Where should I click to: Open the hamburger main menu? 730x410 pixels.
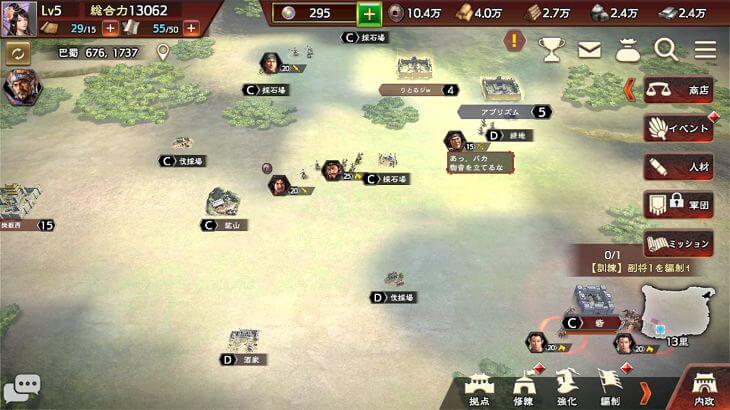(705, 47)
